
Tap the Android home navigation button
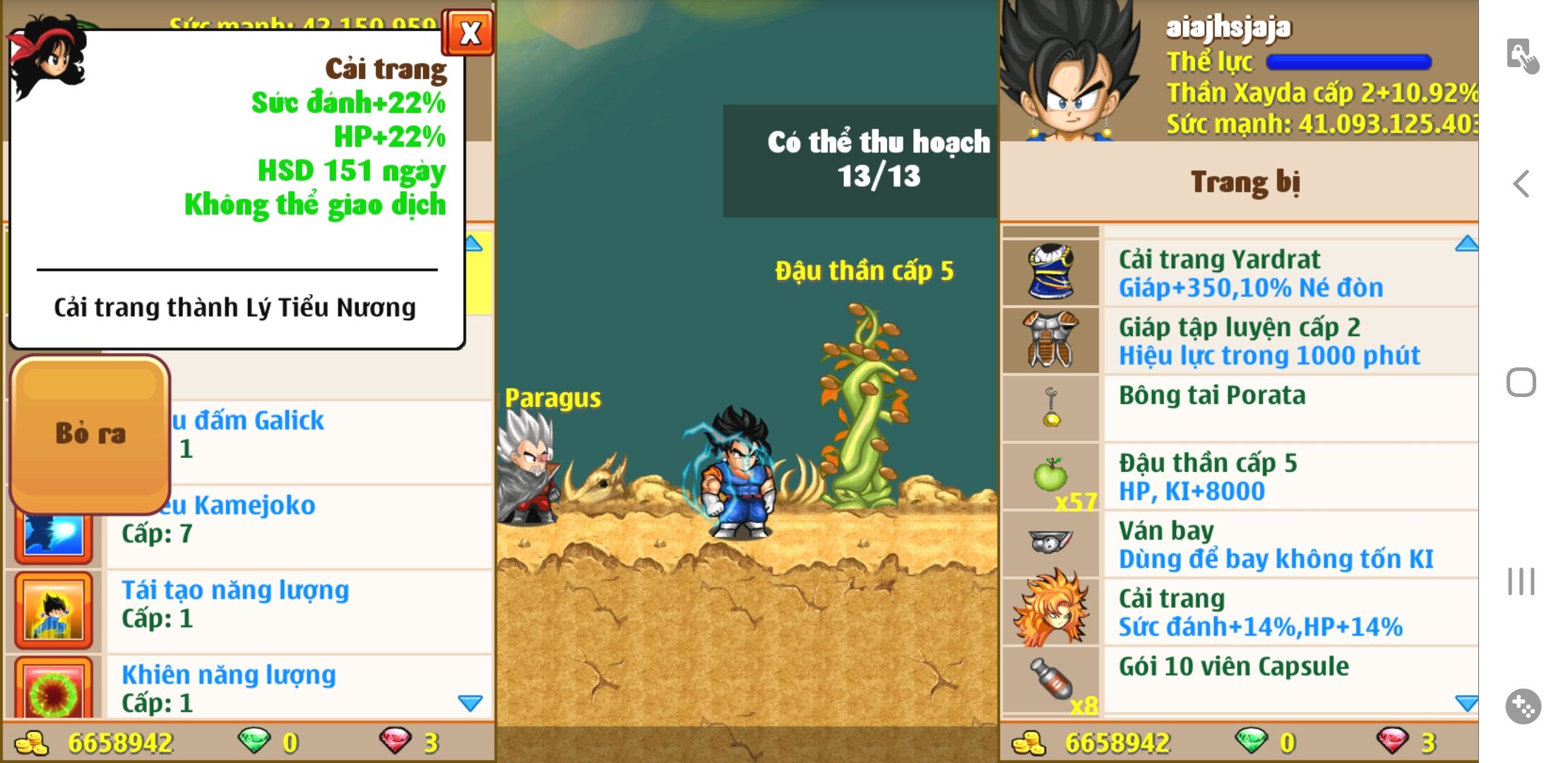point(1521,382)
